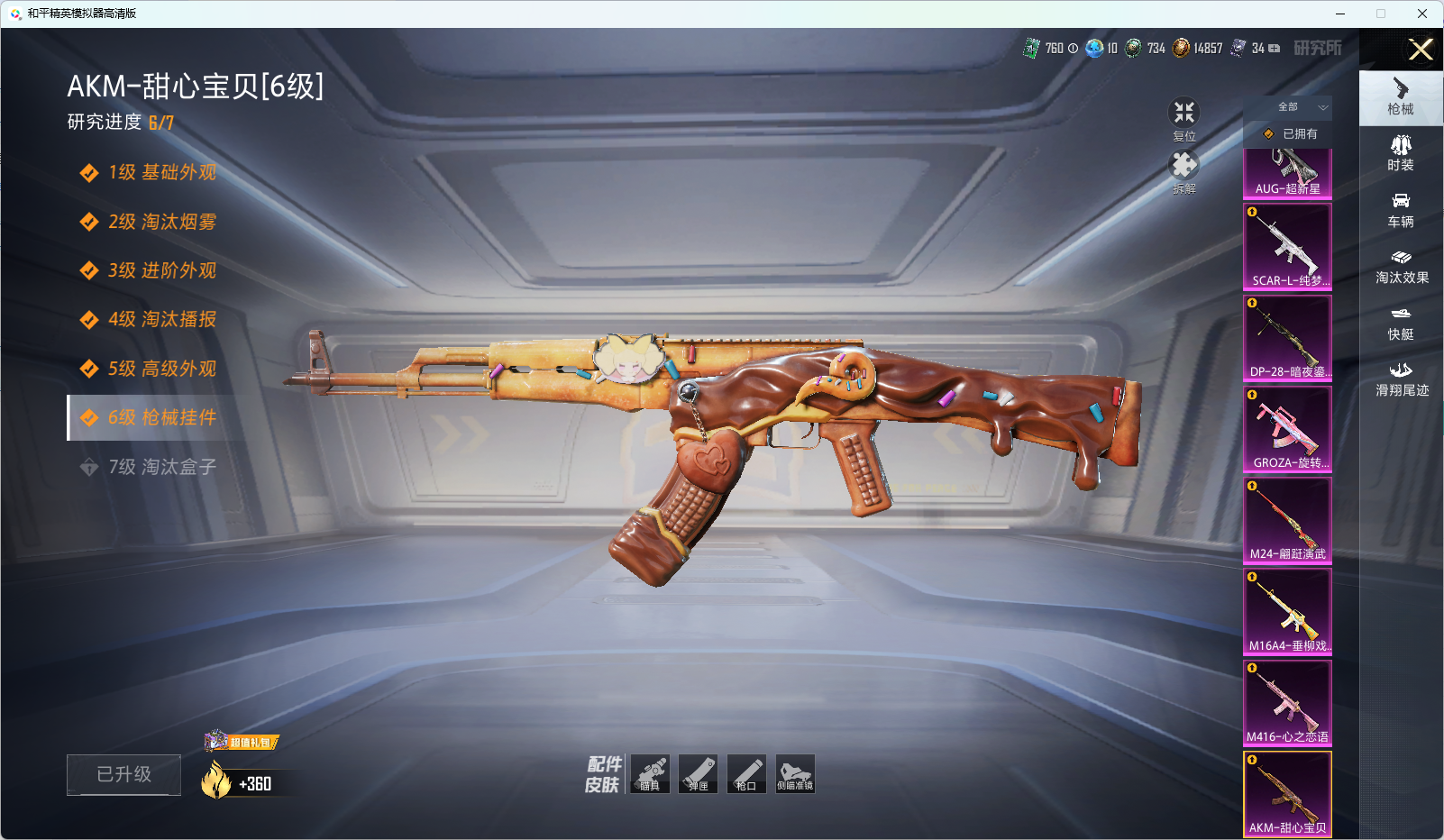Select the 车辆 vehicles category
The image size is (1444, 840).
1401,210
